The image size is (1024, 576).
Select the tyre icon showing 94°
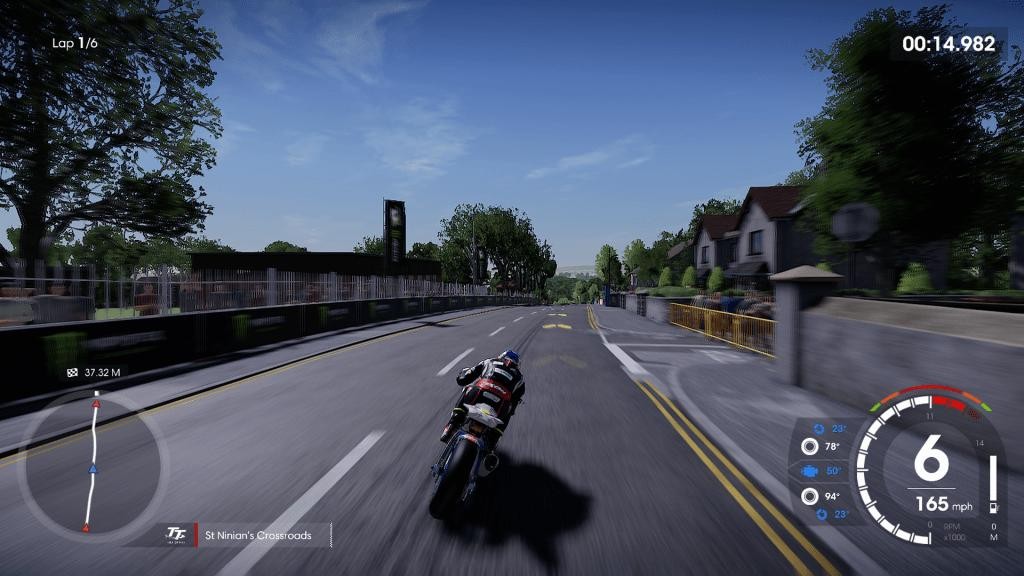tap(809, 495)
